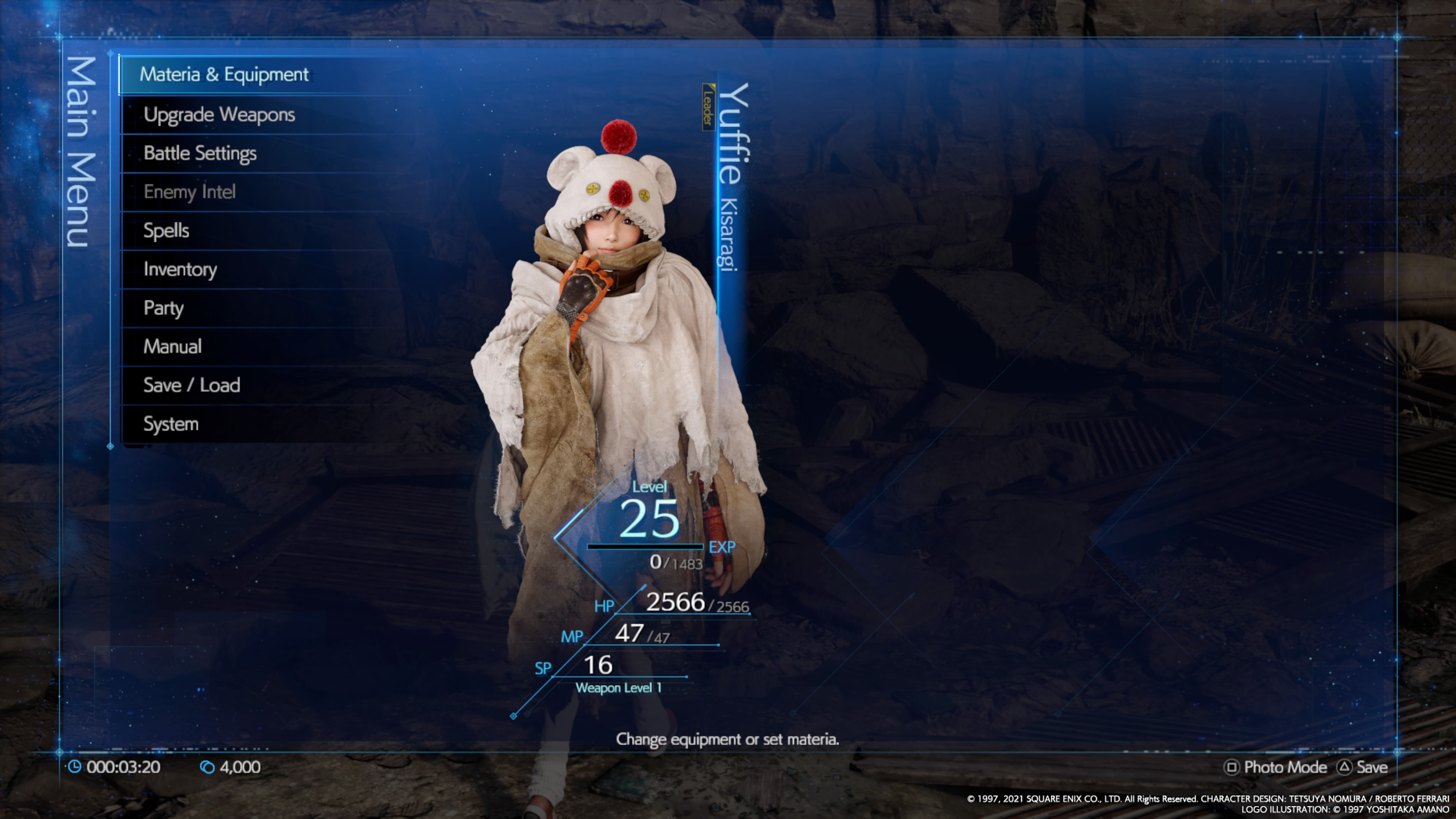
Task: Select the Party option
Action: click(163, 308)
